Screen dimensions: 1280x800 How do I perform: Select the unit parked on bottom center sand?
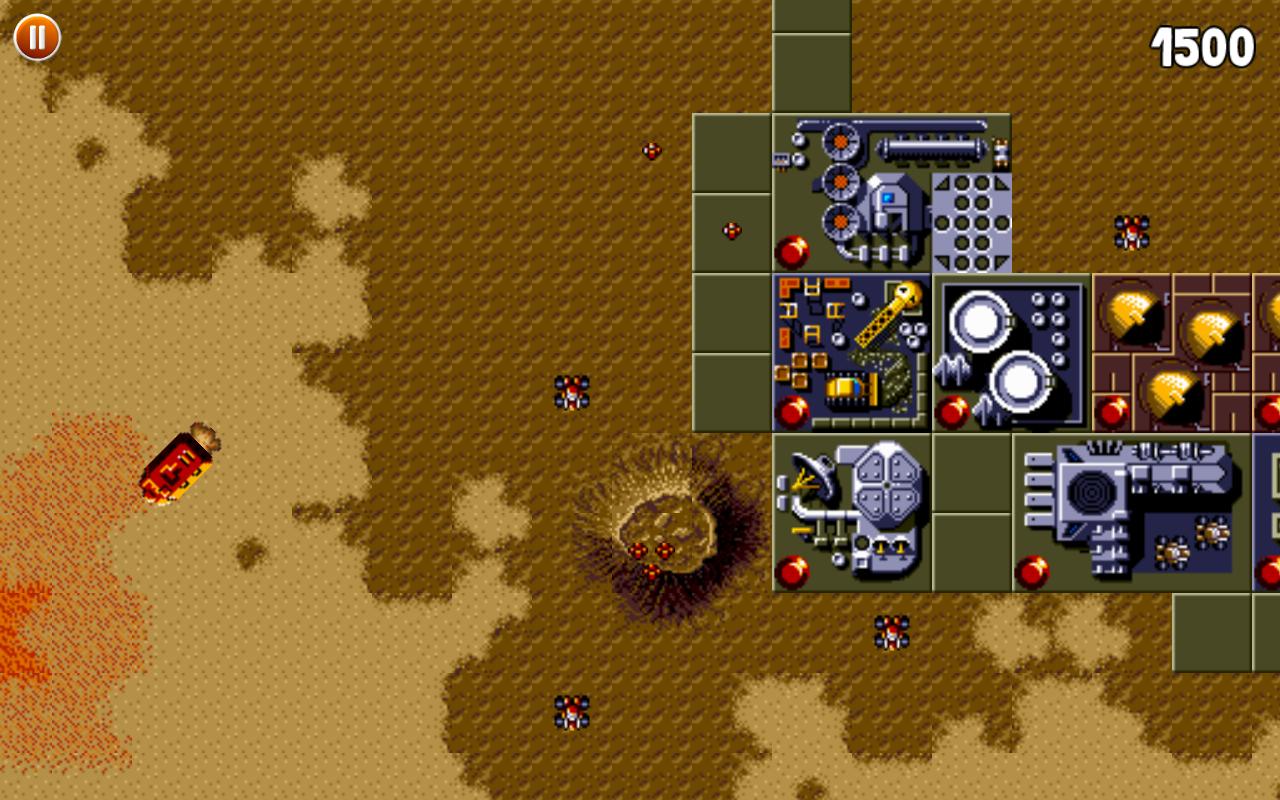click(570, 710)
